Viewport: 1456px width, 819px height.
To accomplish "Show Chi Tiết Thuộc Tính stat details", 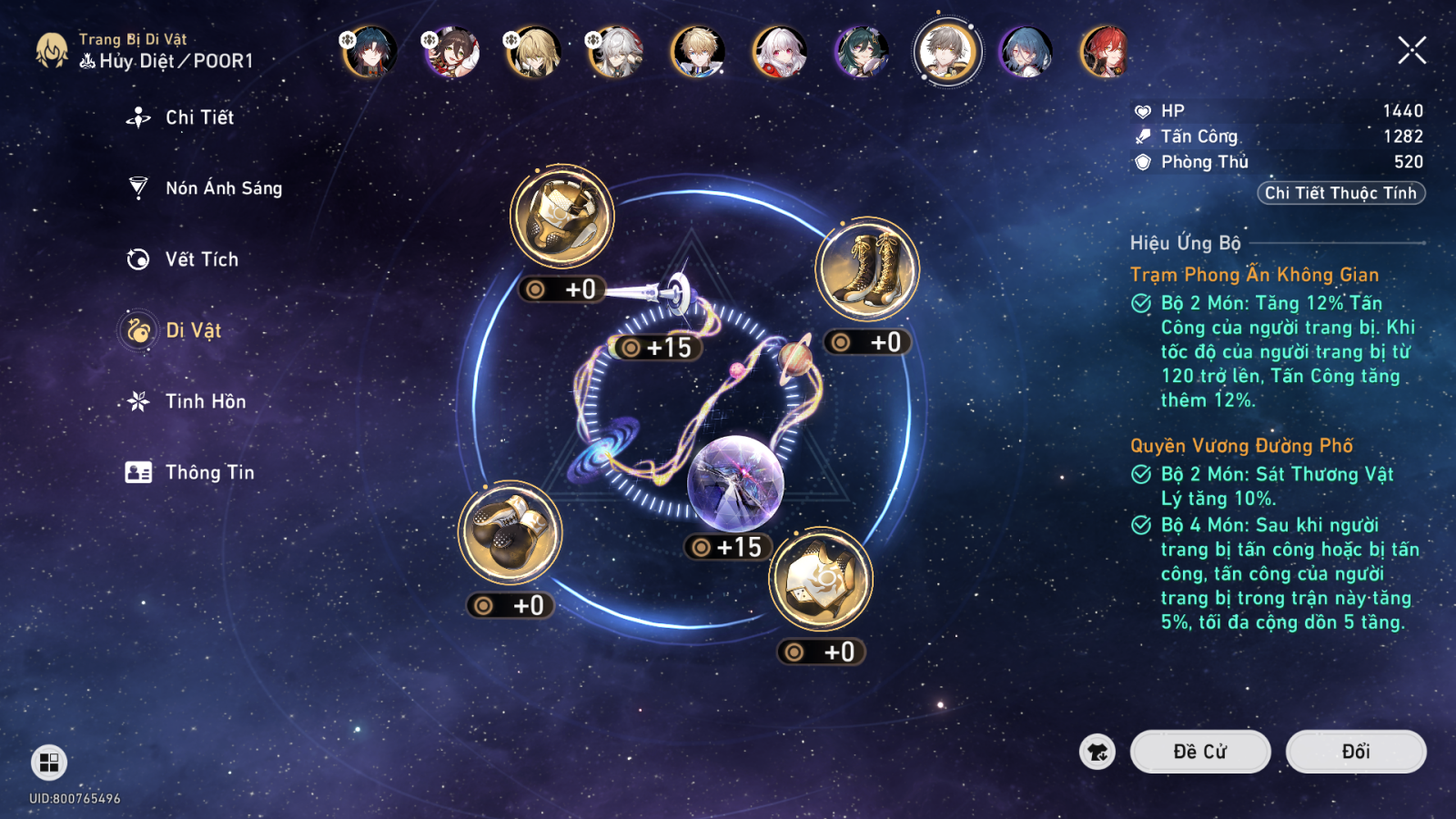I will (1340, 193).
